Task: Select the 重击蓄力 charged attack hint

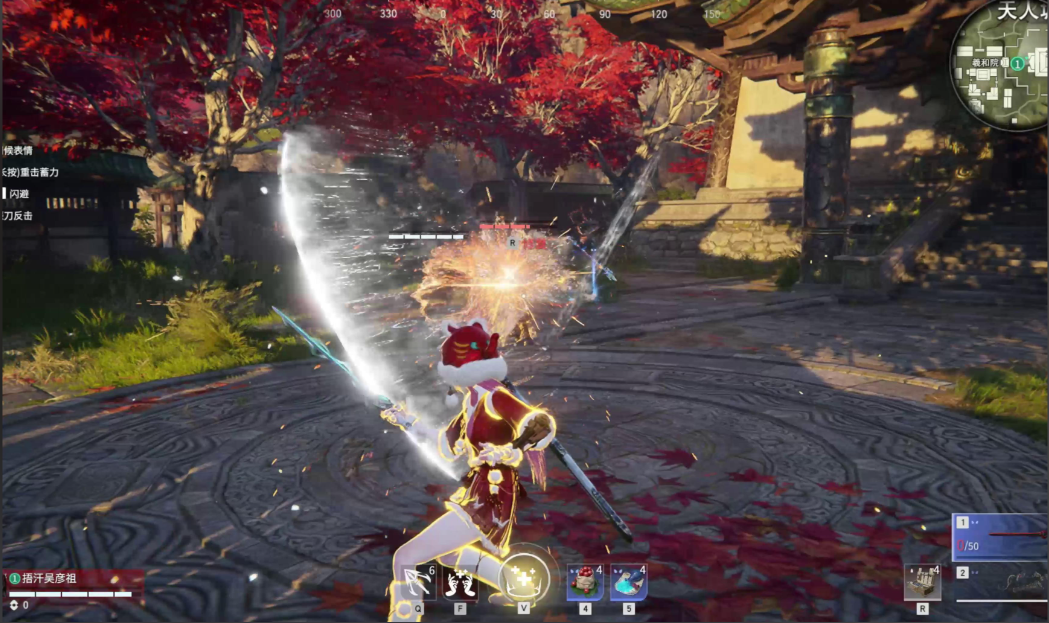Action: (30, 172)
